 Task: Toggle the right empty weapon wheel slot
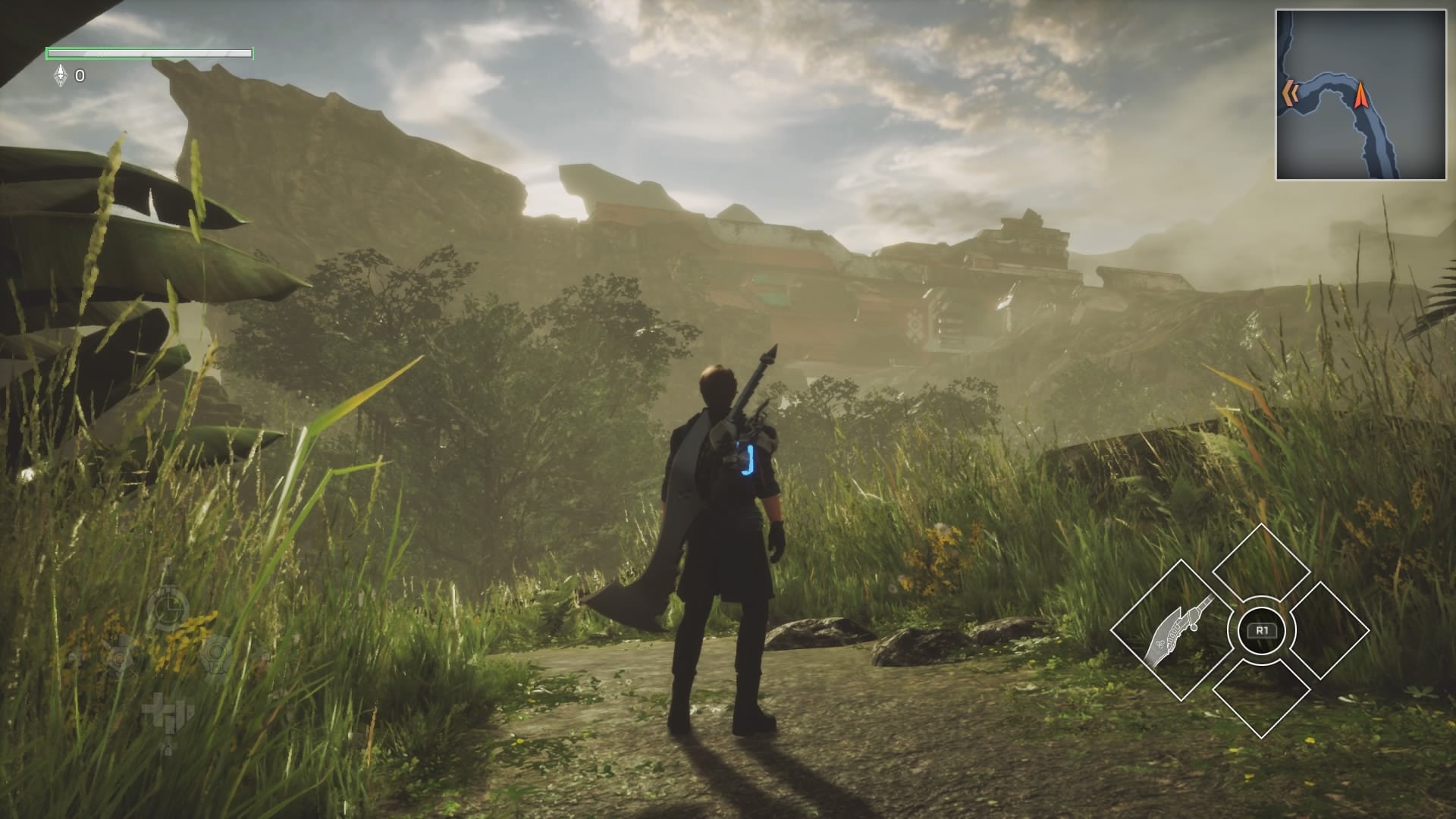tap(1328, 629)
